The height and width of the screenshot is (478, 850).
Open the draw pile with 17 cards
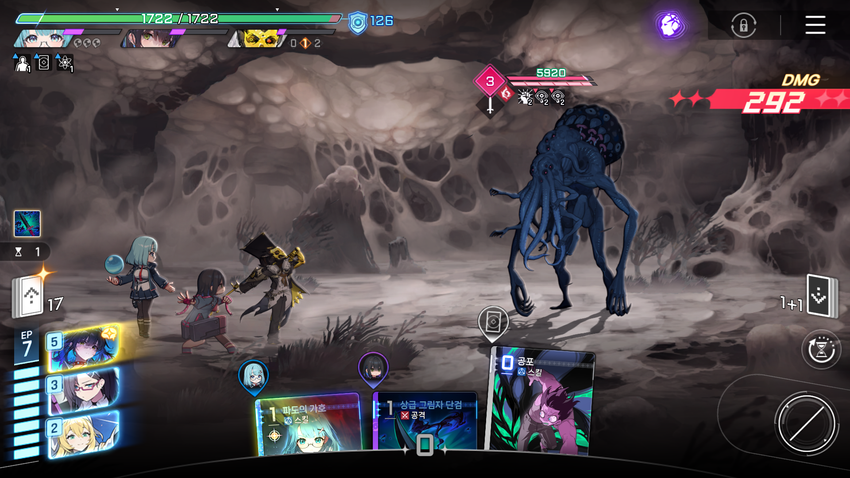tap(27, 296)
